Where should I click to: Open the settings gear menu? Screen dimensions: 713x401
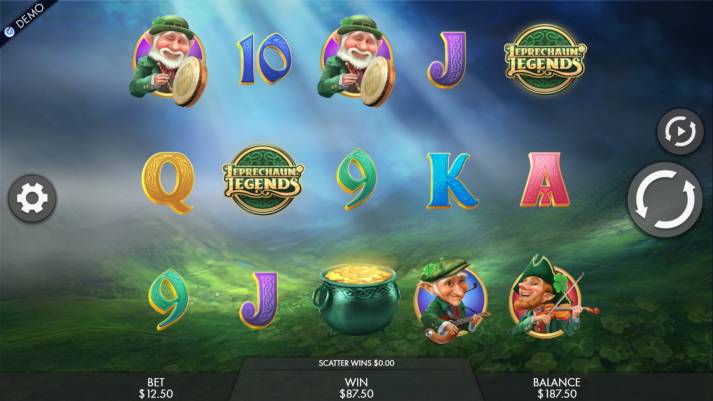[32, 200]
